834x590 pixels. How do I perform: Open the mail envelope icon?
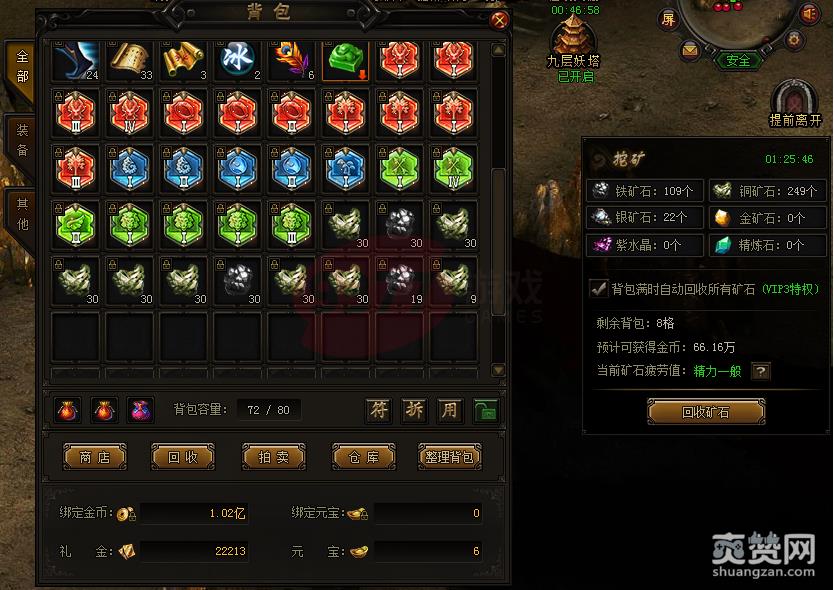690,49
